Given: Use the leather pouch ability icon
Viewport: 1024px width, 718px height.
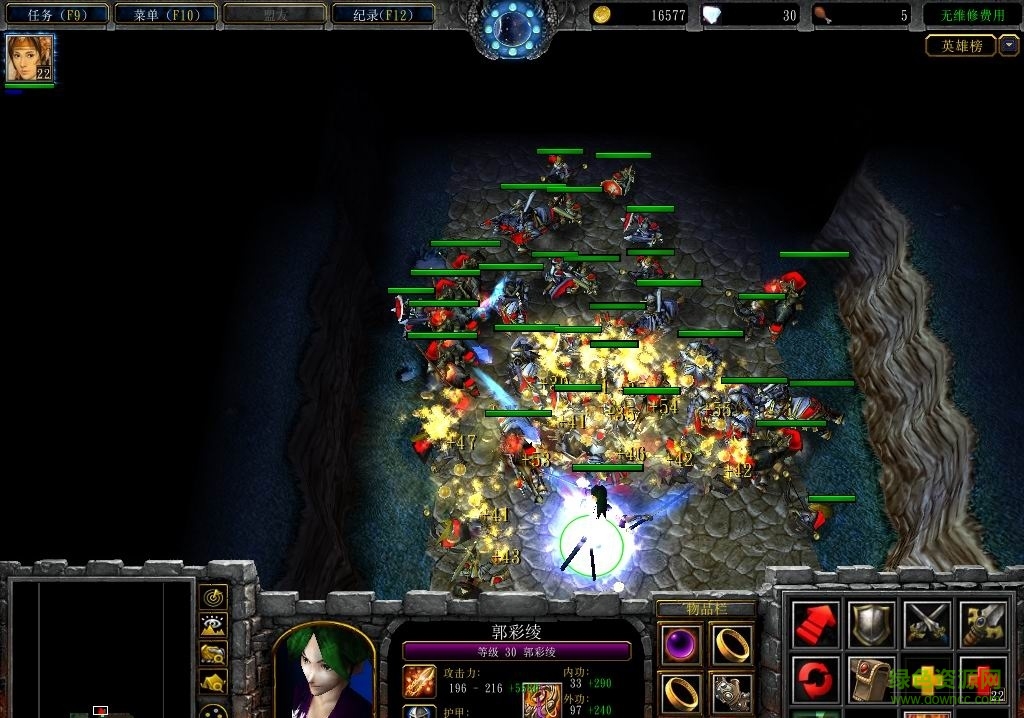Looking at the screenshot, I should pos(870,680).
